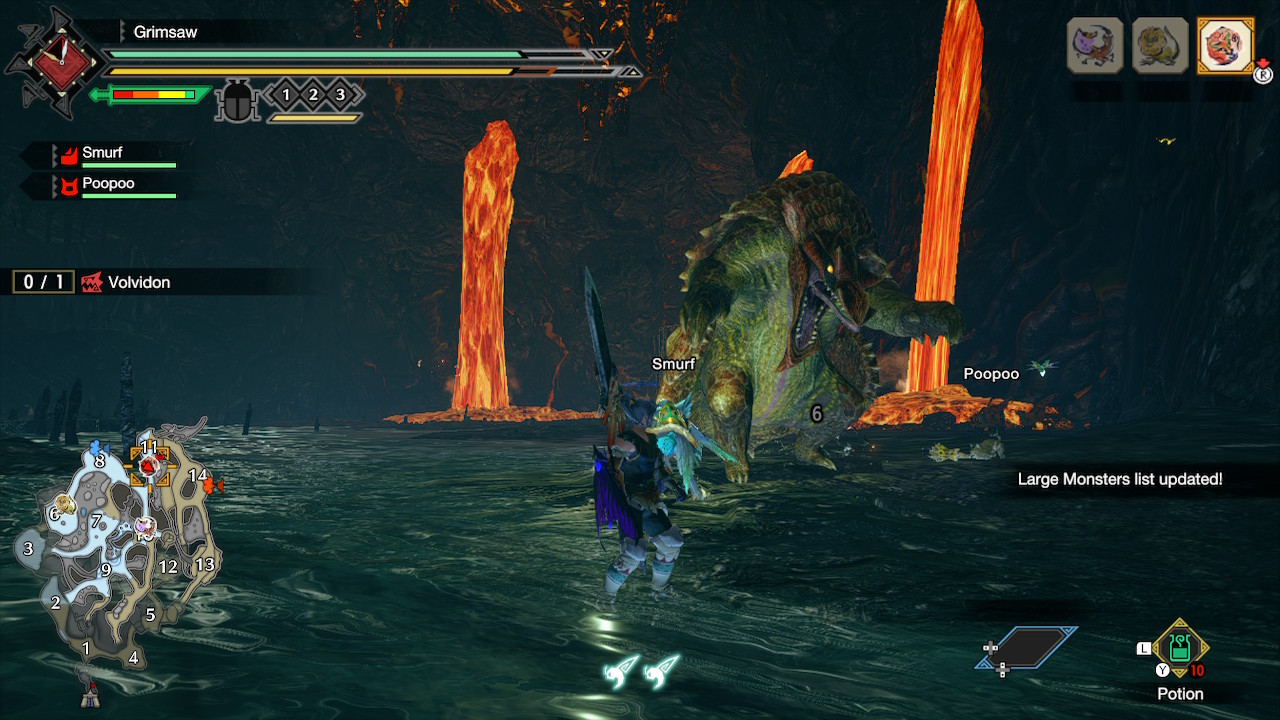Select the leftmost monster icon in the list
The width and height of the screenshot is (1280, 720).
coord(1094,45)
